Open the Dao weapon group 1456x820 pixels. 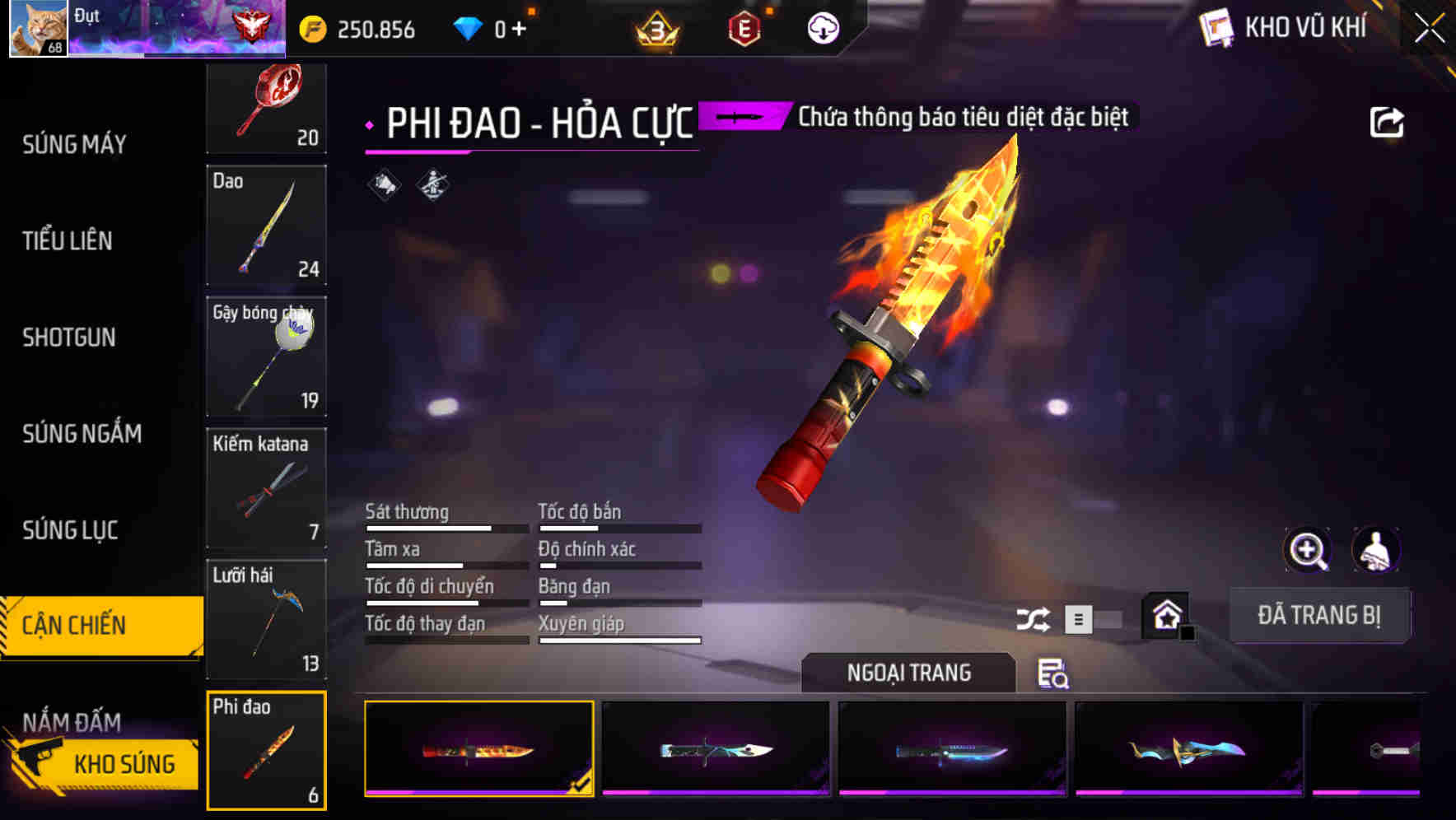(x=267, y=226)
